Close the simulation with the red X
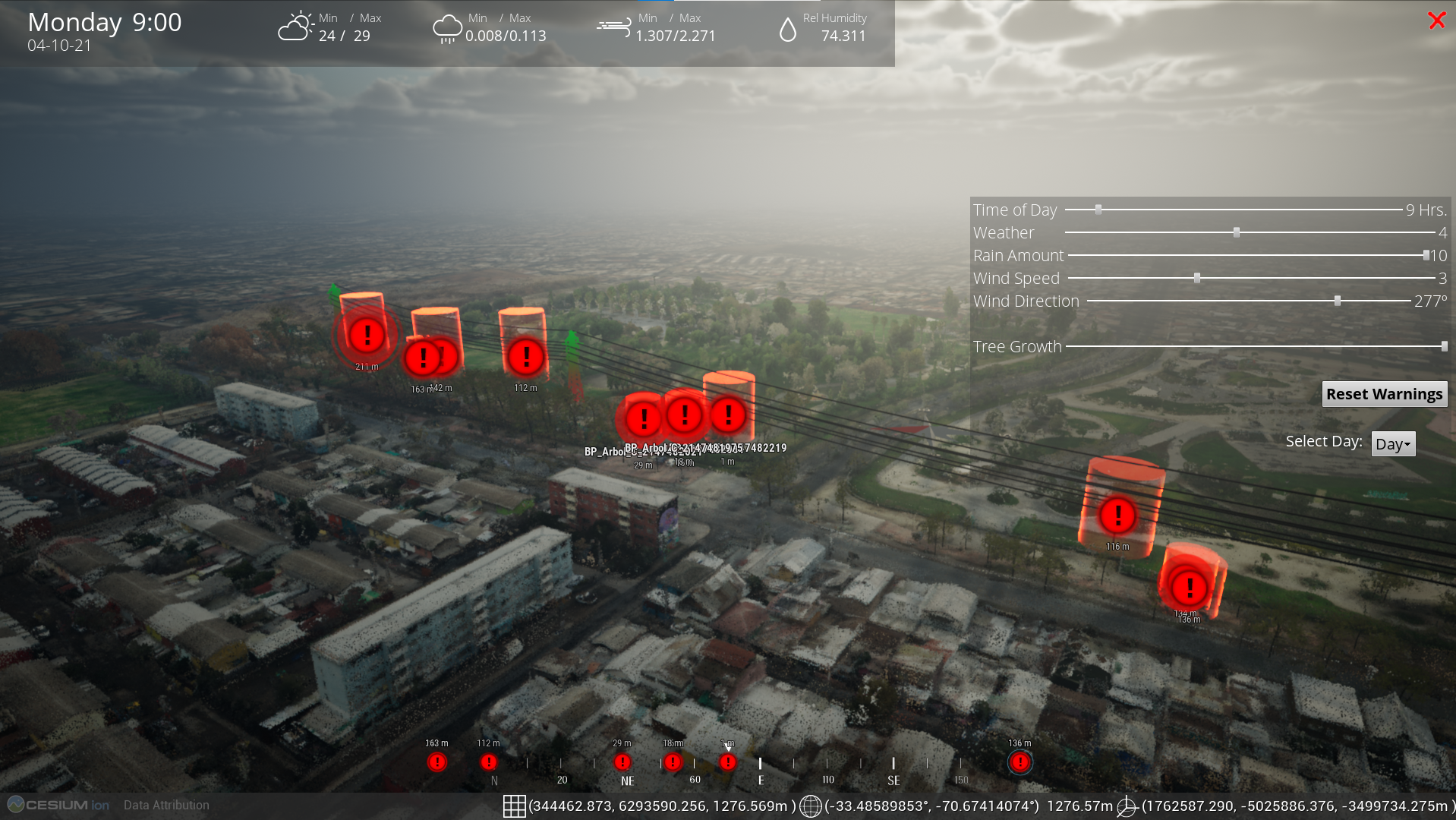 point(1436,20)
